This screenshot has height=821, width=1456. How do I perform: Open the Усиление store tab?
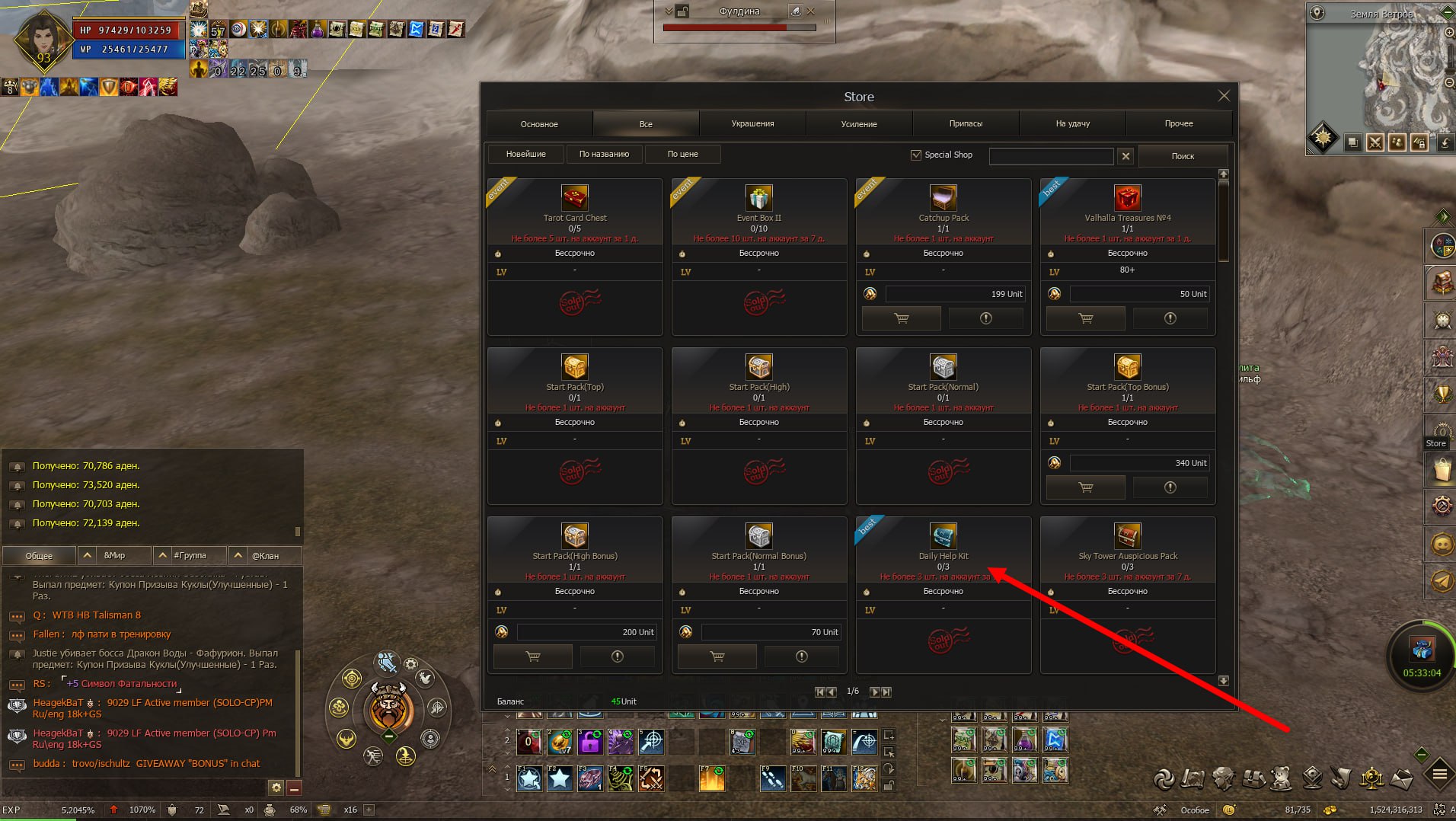(858, 123)
